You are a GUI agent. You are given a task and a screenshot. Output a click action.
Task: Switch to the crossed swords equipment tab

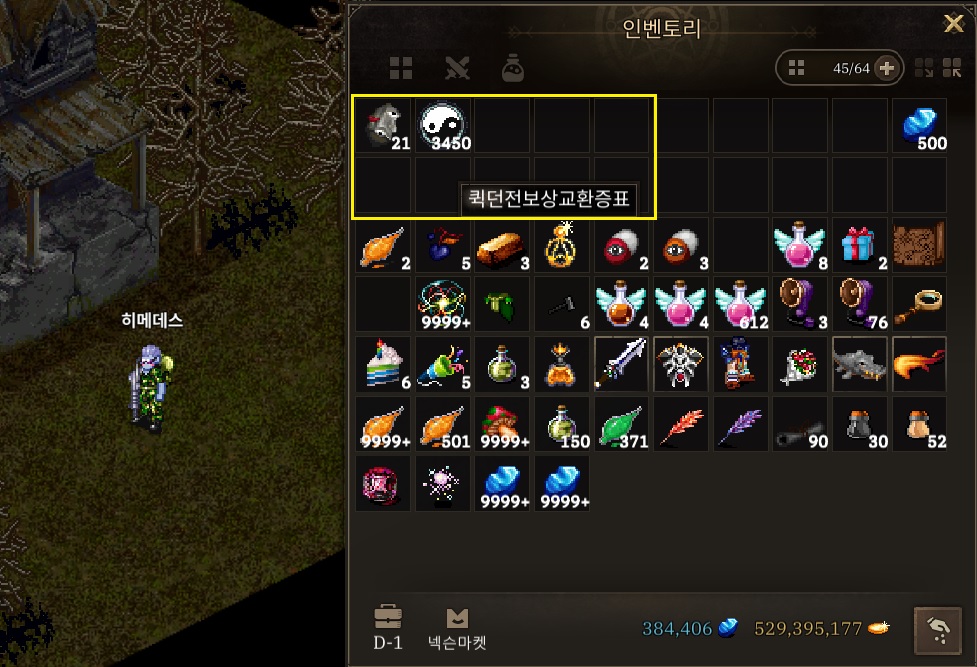point(457,68)
